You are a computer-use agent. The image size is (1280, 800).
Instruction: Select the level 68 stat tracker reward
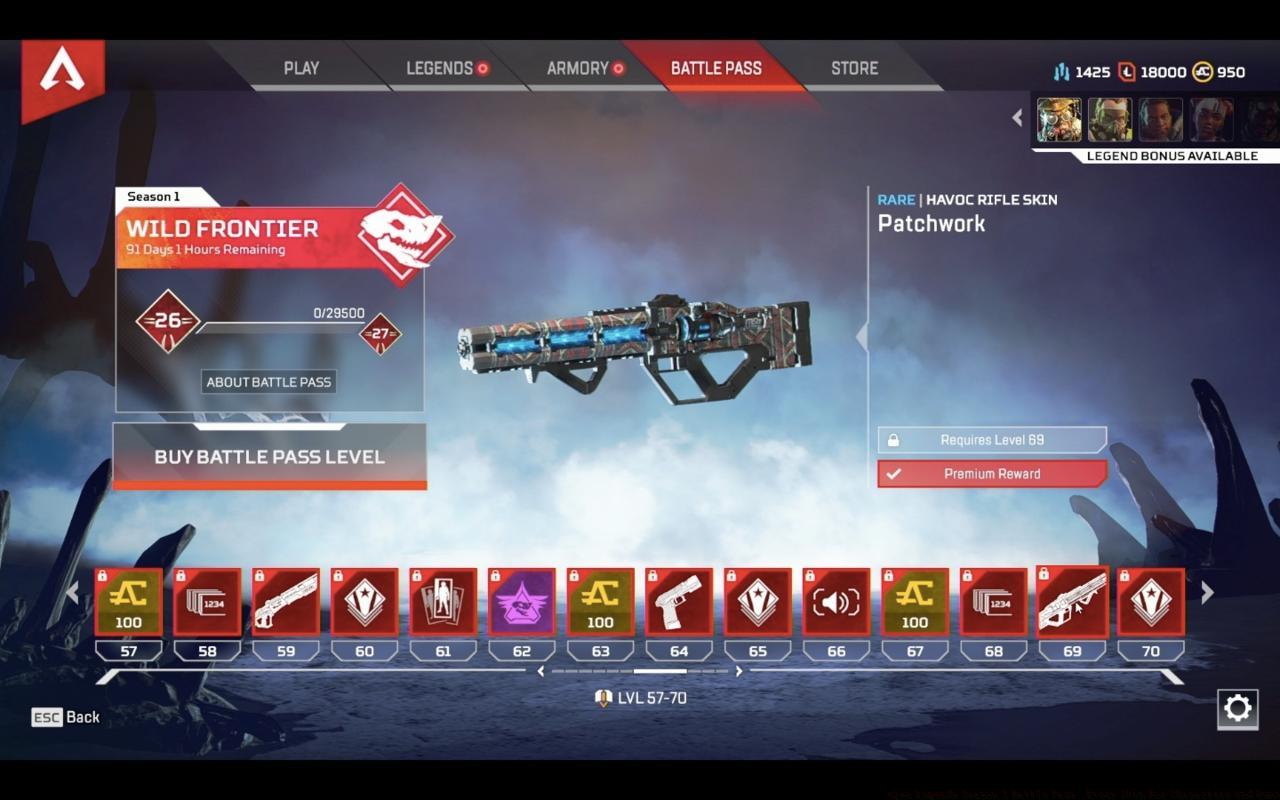pyautogui.click(x=993, y=602)
